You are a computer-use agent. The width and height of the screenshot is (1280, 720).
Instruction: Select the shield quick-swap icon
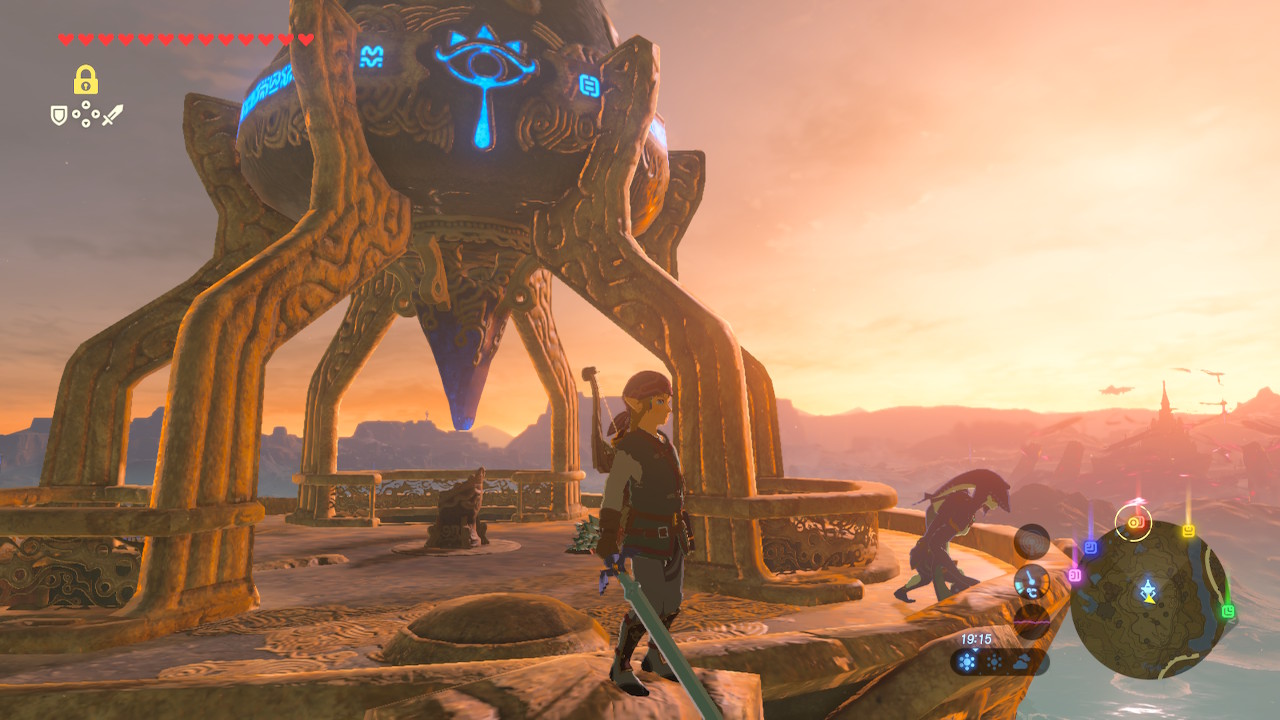pyautogui.click(x=59, y=116)
